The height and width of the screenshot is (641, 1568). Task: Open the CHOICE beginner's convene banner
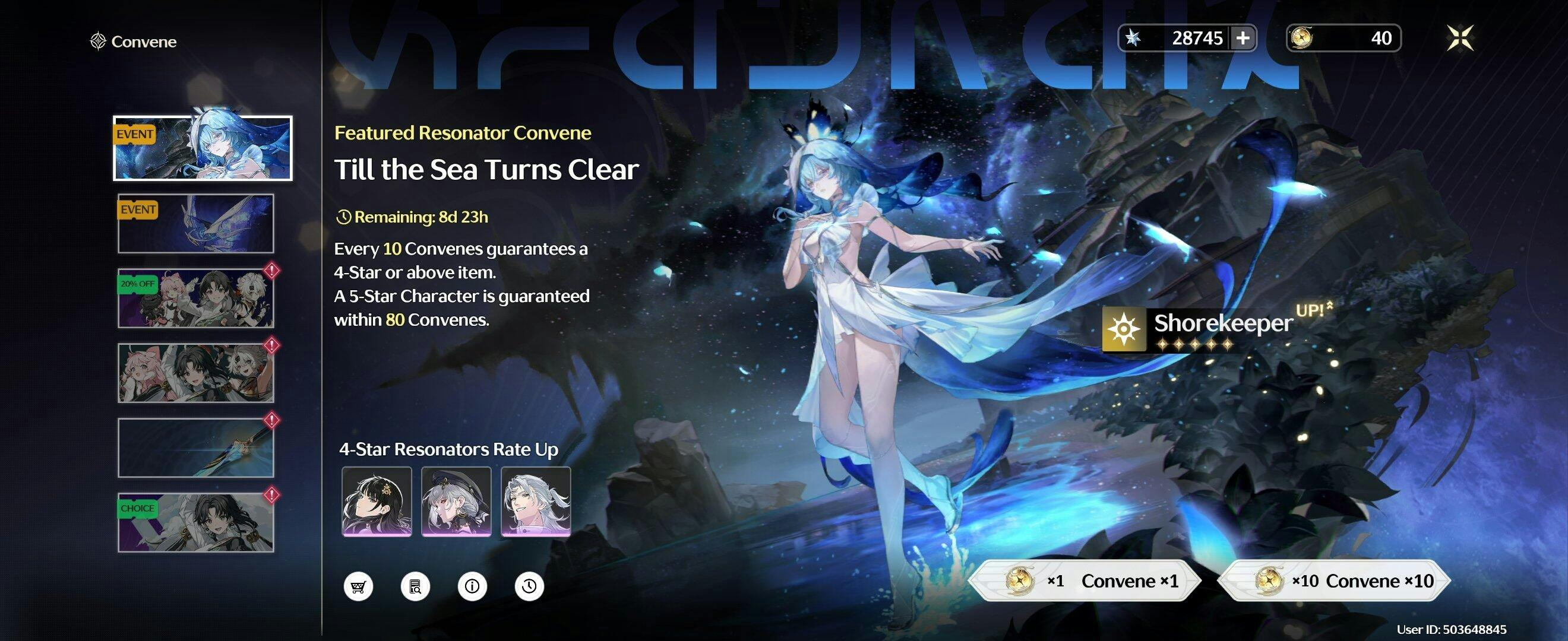pyautogui.click(x=196, y=522)
